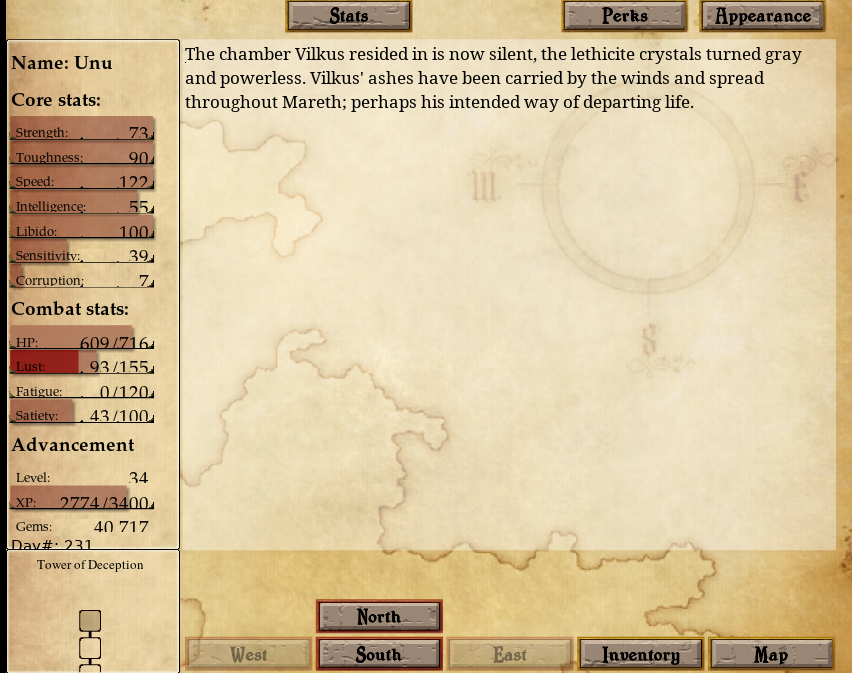Open the Stats screen
Screen dimensions: 852x673
pyautogui.click(x=348, y=16)
